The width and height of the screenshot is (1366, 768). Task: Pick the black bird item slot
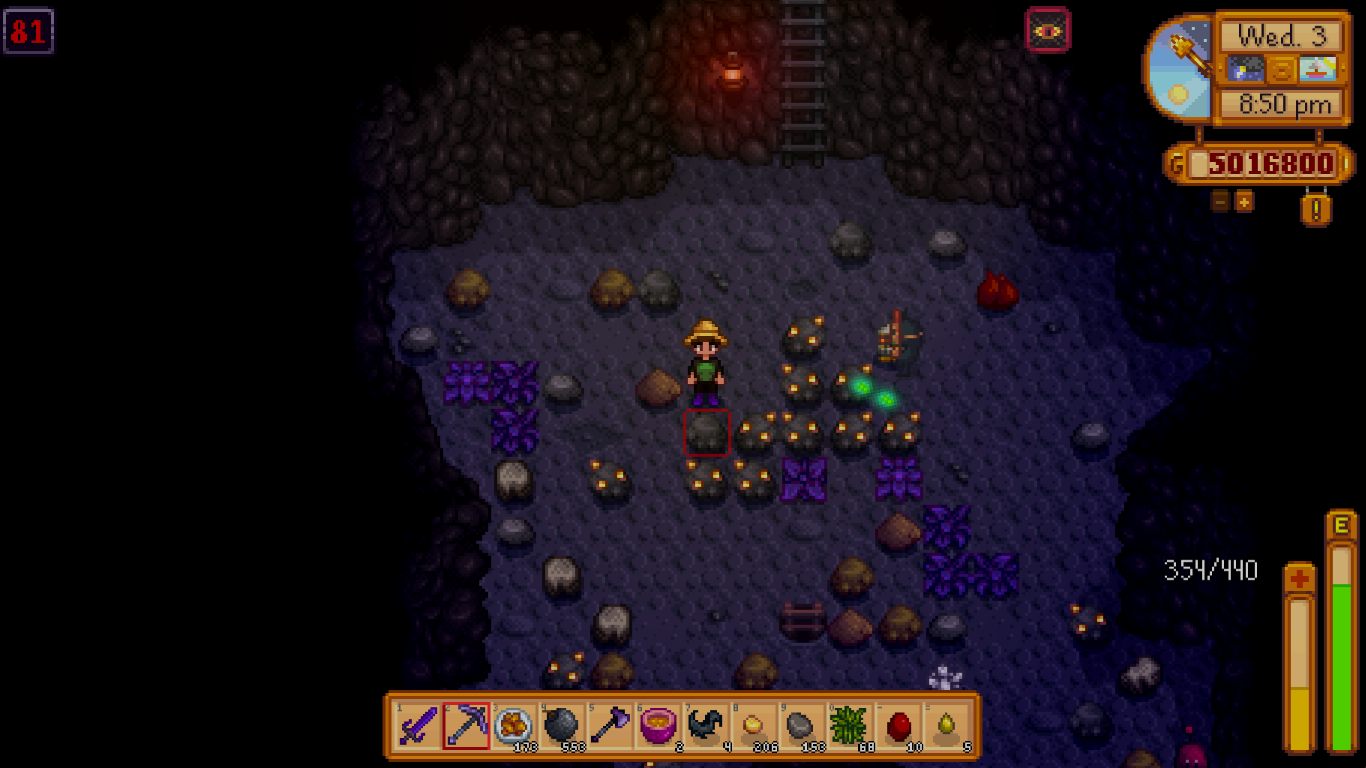click(x=706, y=726)
